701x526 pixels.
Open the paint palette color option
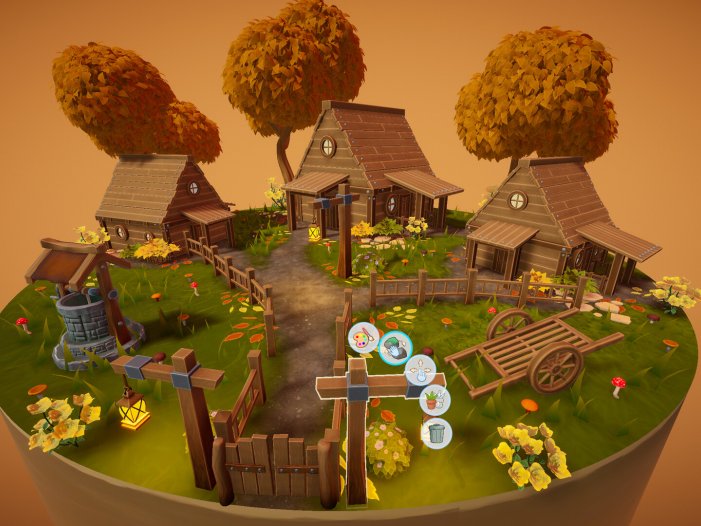(363, 336)
